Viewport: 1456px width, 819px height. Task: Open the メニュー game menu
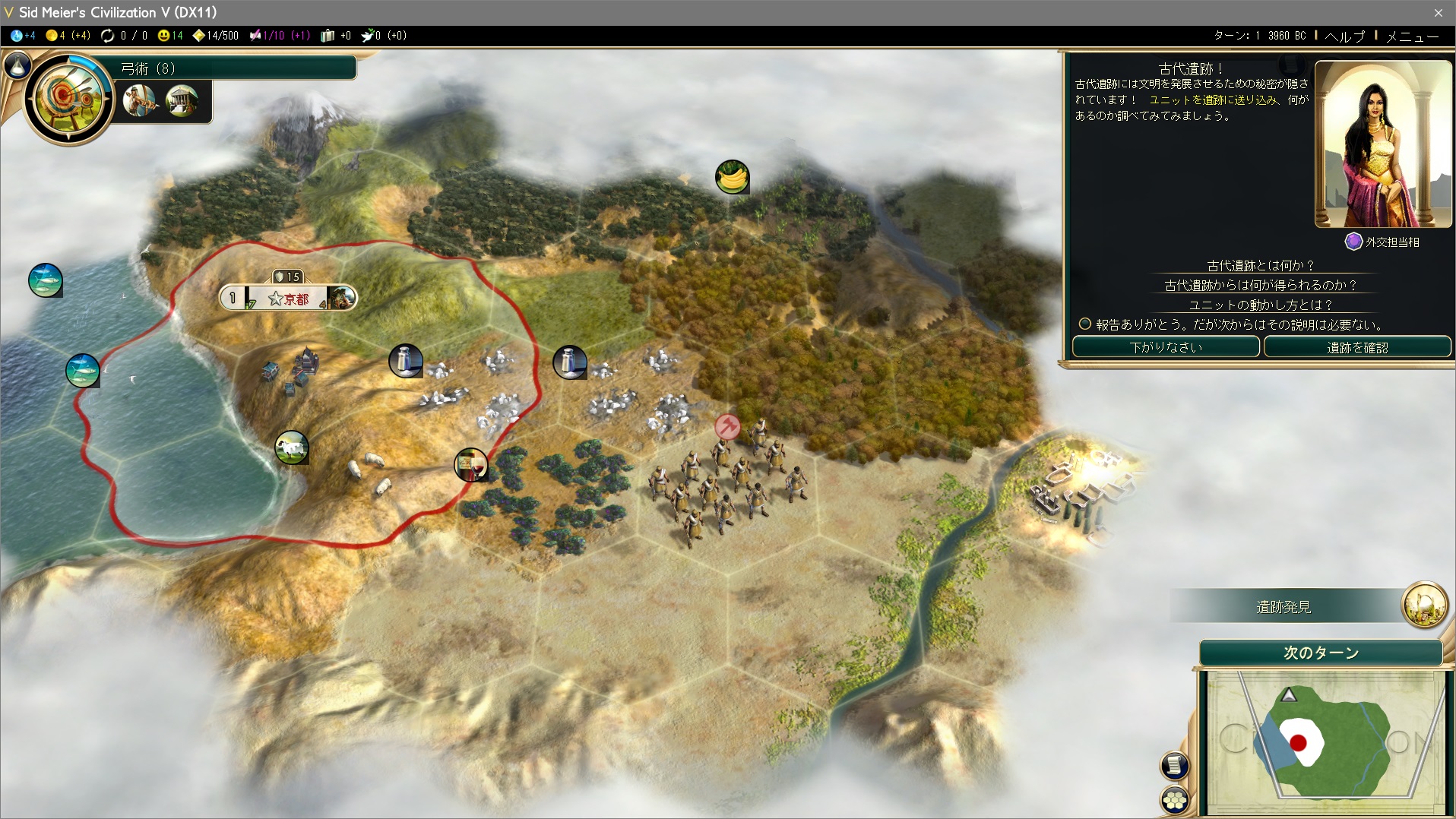pos(1412,36)
